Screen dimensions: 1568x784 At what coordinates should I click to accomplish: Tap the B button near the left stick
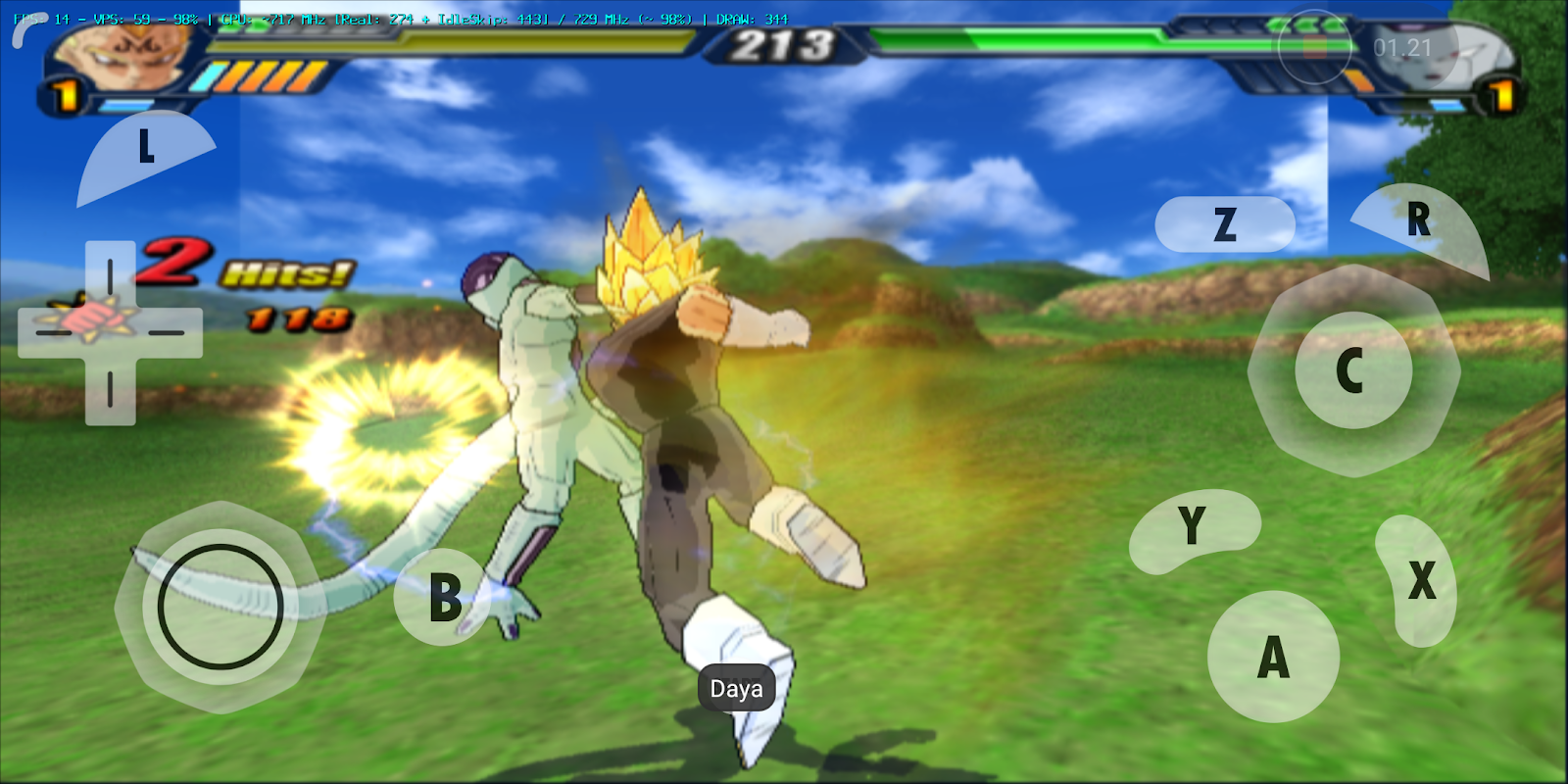447,596
